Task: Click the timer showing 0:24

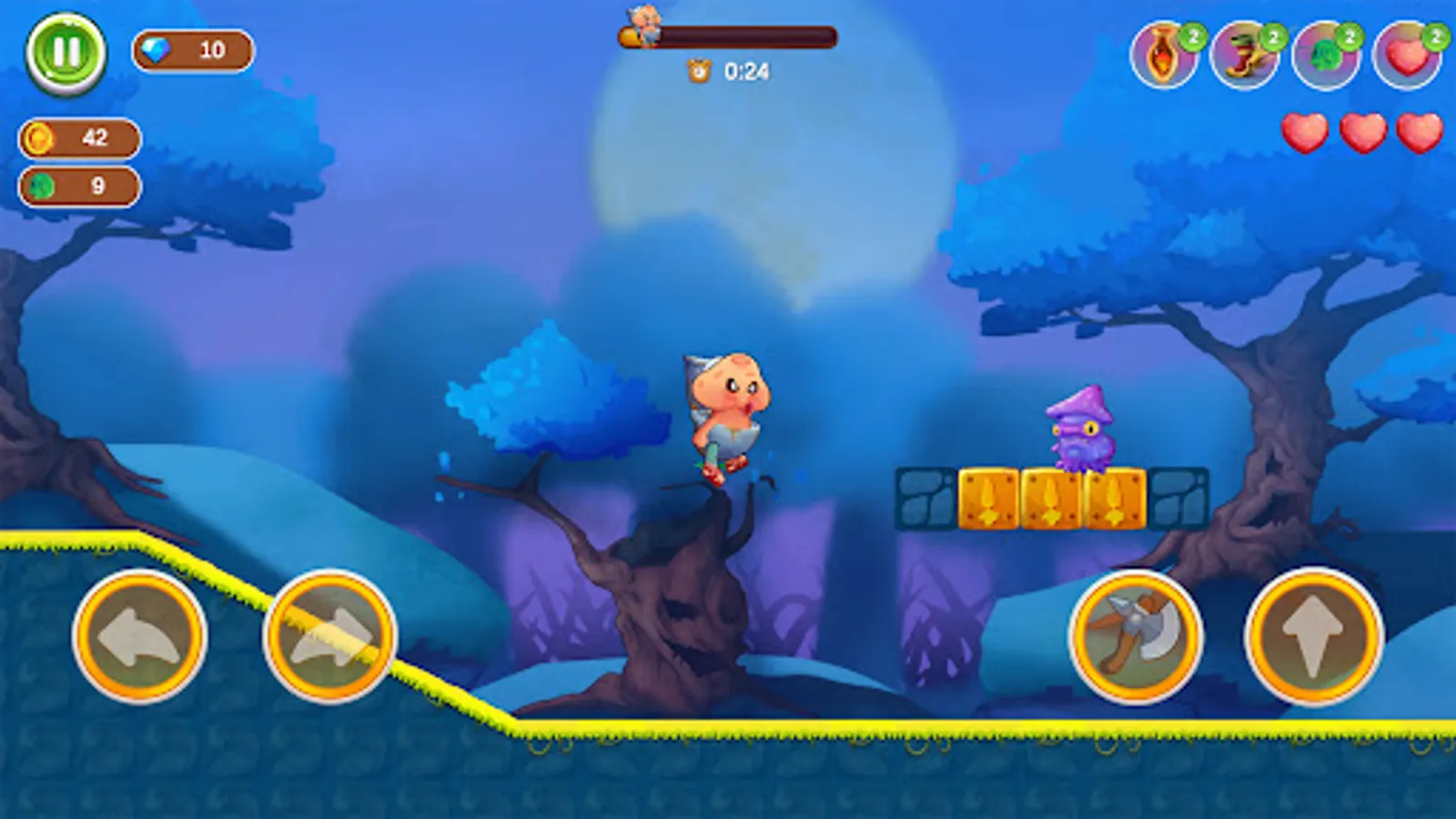Action: [728, 71]
